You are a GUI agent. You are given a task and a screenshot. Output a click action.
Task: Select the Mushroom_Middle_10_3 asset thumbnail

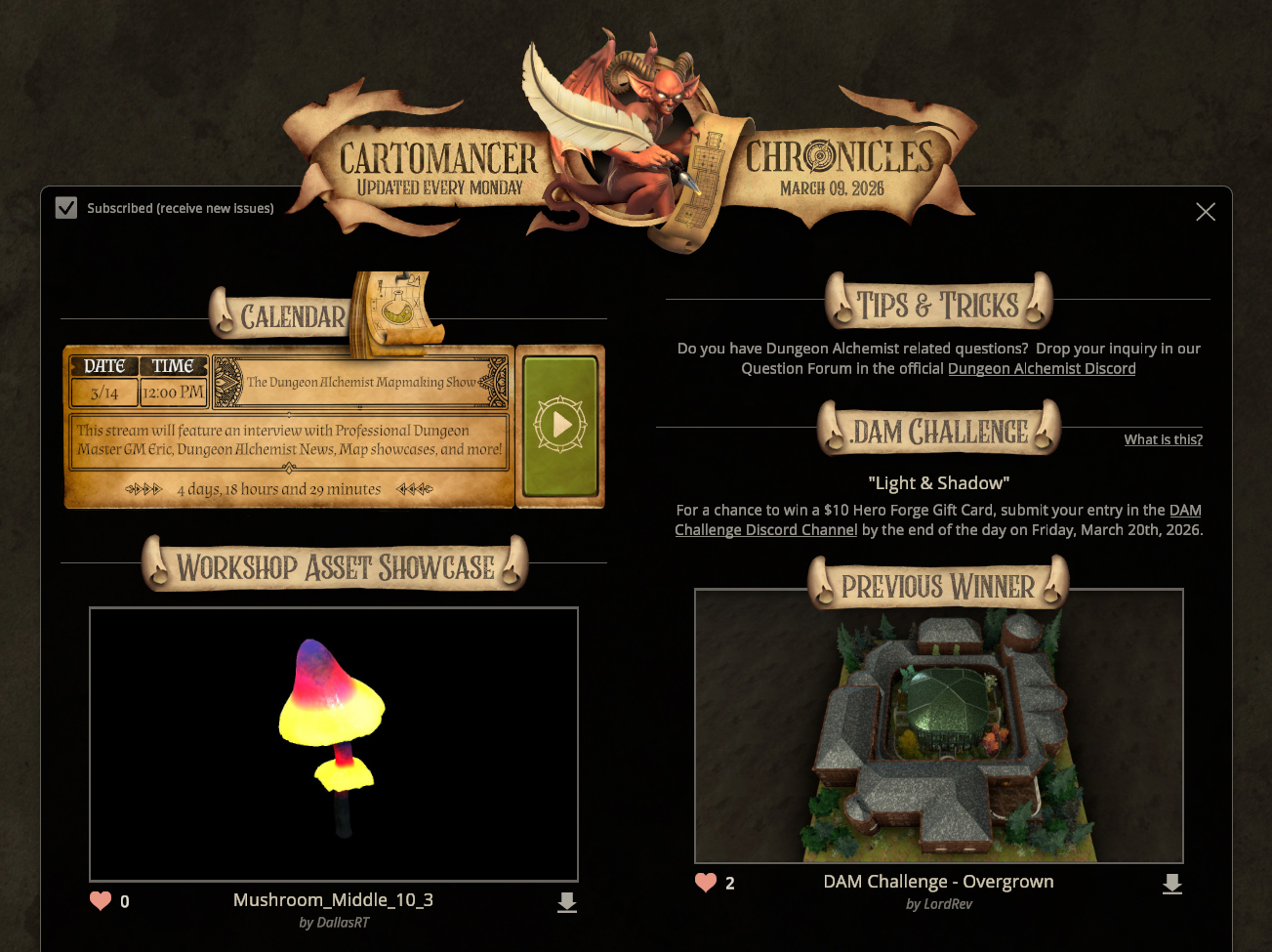tap(334, 744)
